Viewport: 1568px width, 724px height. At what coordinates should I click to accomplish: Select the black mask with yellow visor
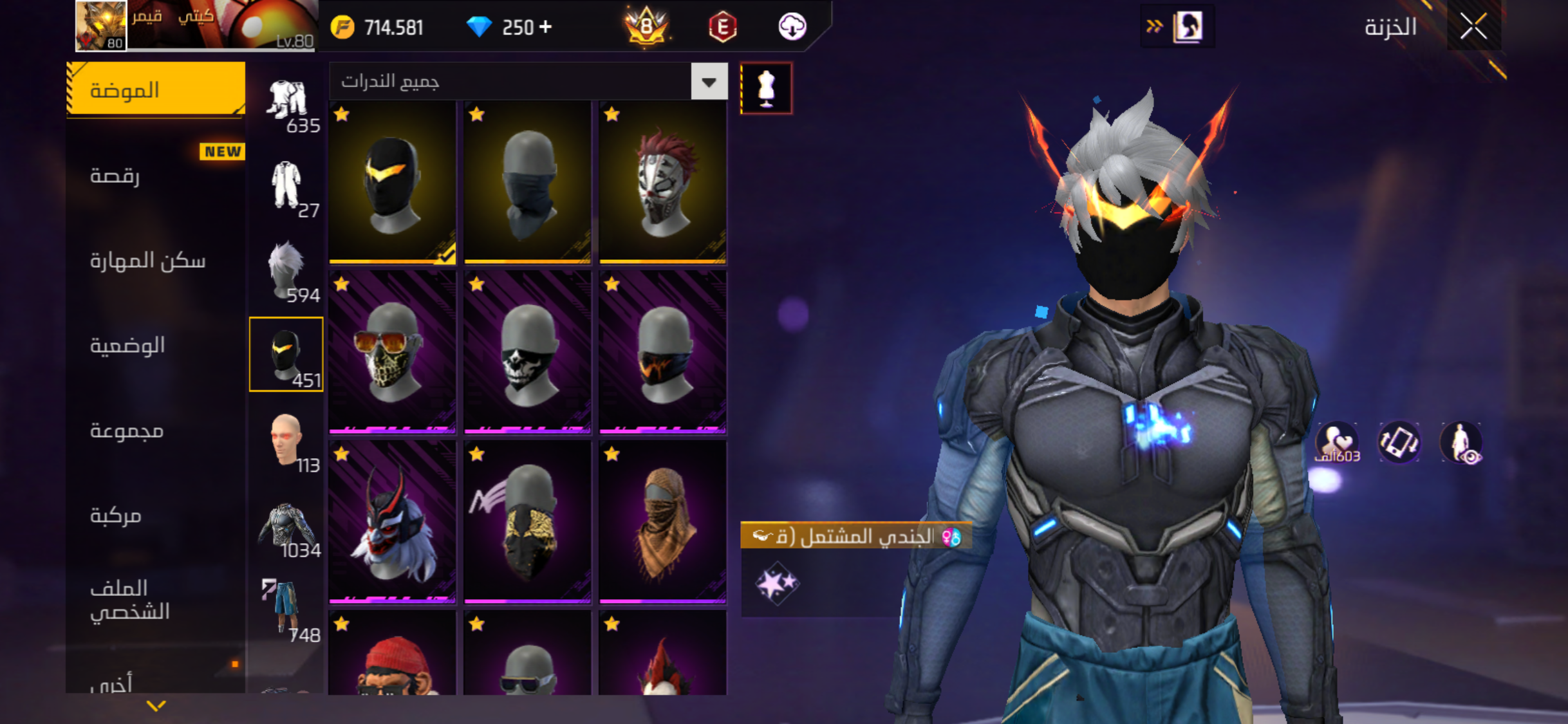point(392,182)
